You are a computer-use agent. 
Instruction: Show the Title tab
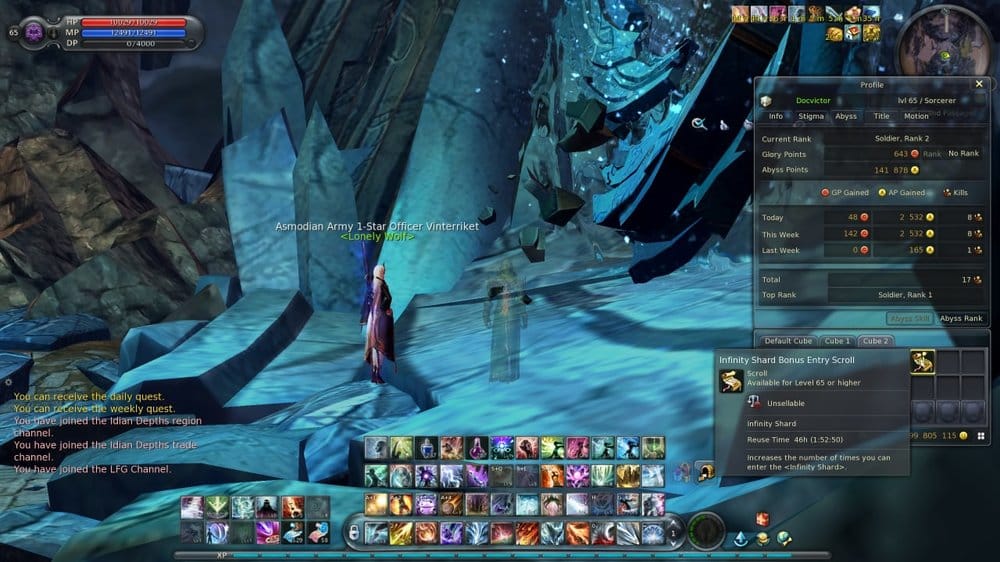pos(881,116)
